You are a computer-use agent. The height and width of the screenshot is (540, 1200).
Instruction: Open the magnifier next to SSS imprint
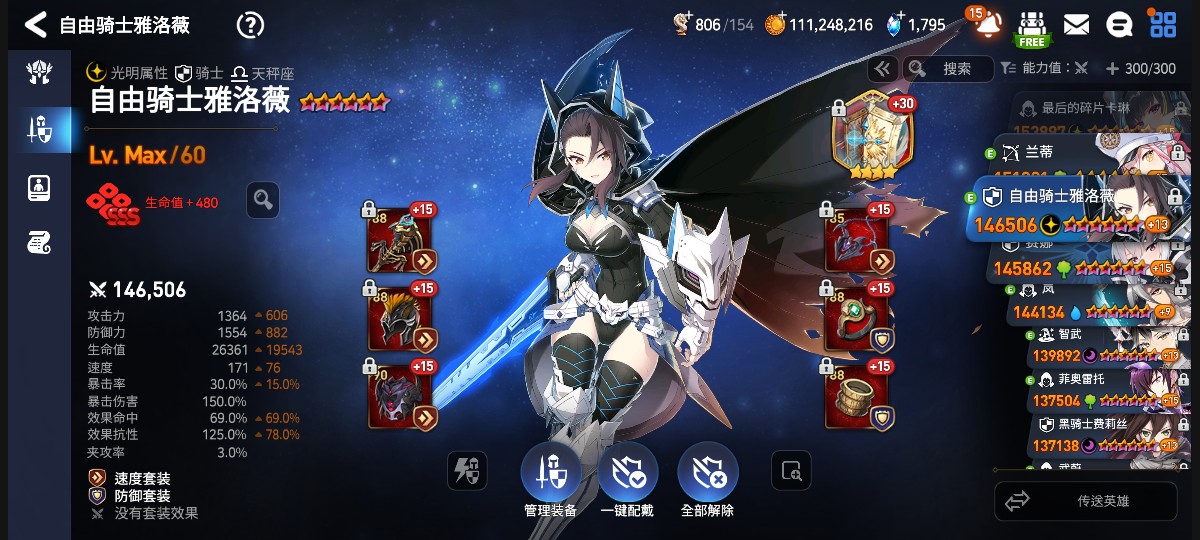coord(263,200)
